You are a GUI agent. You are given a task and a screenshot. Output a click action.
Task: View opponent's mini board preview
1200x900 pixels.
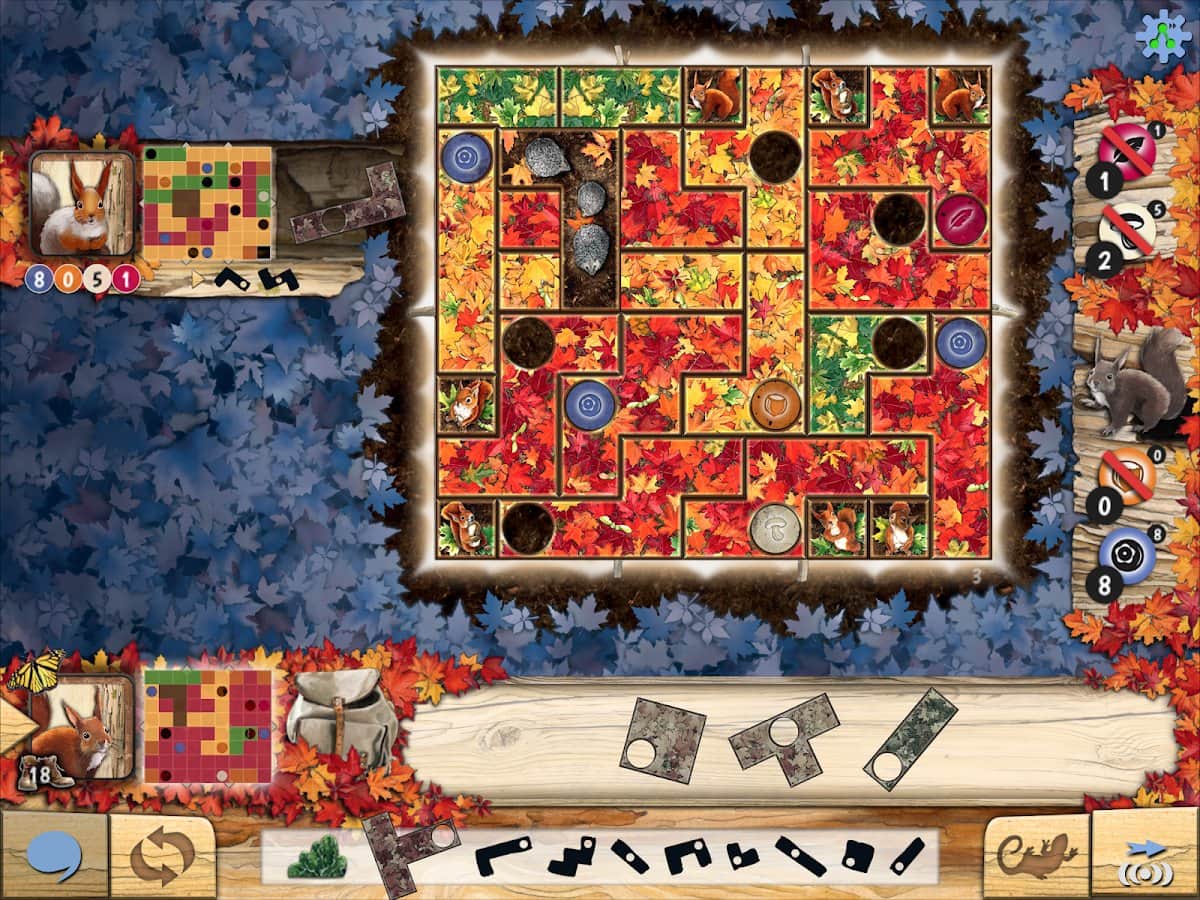207,203
